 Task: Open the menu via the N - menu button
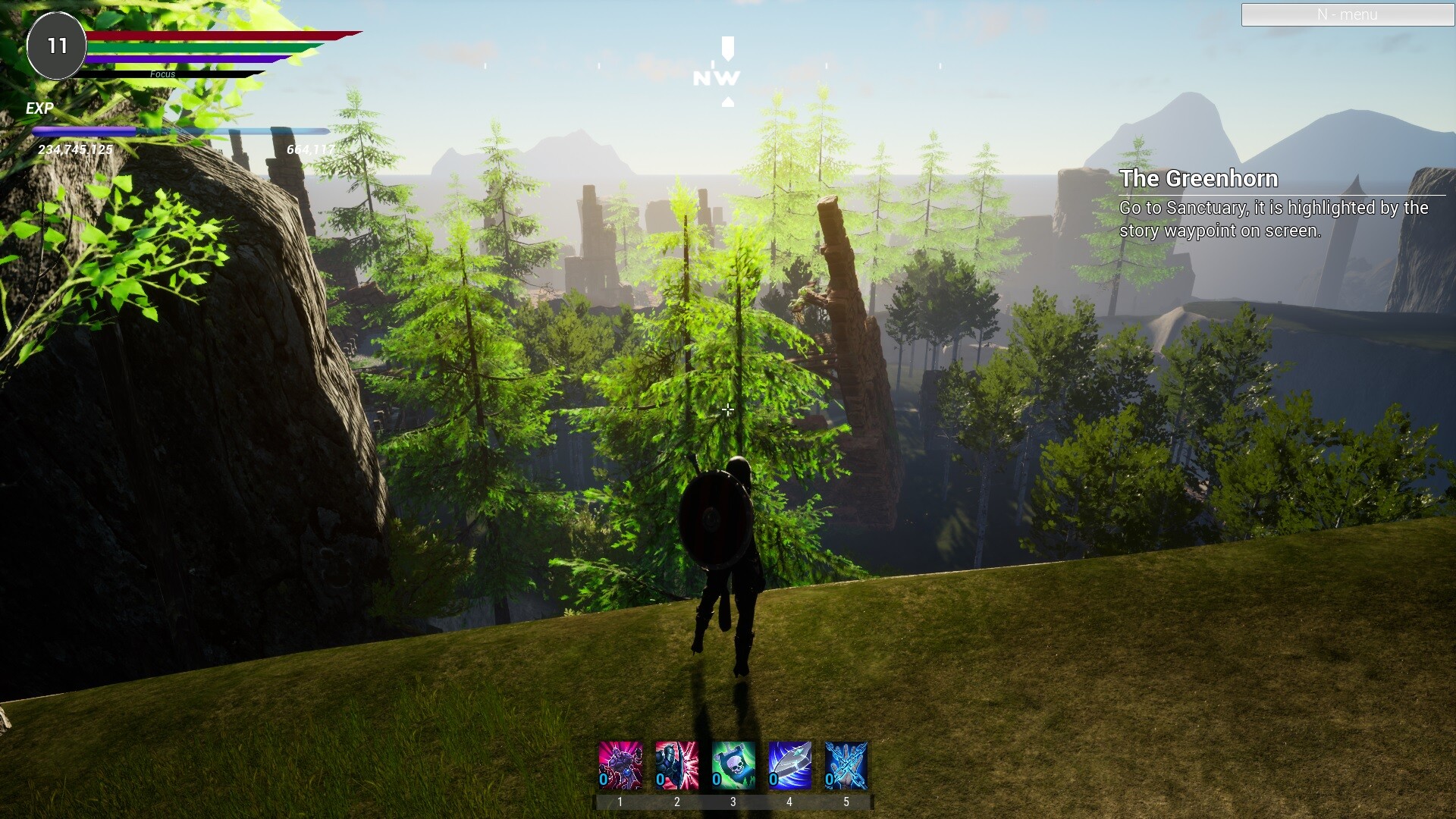pos(1347,14)
